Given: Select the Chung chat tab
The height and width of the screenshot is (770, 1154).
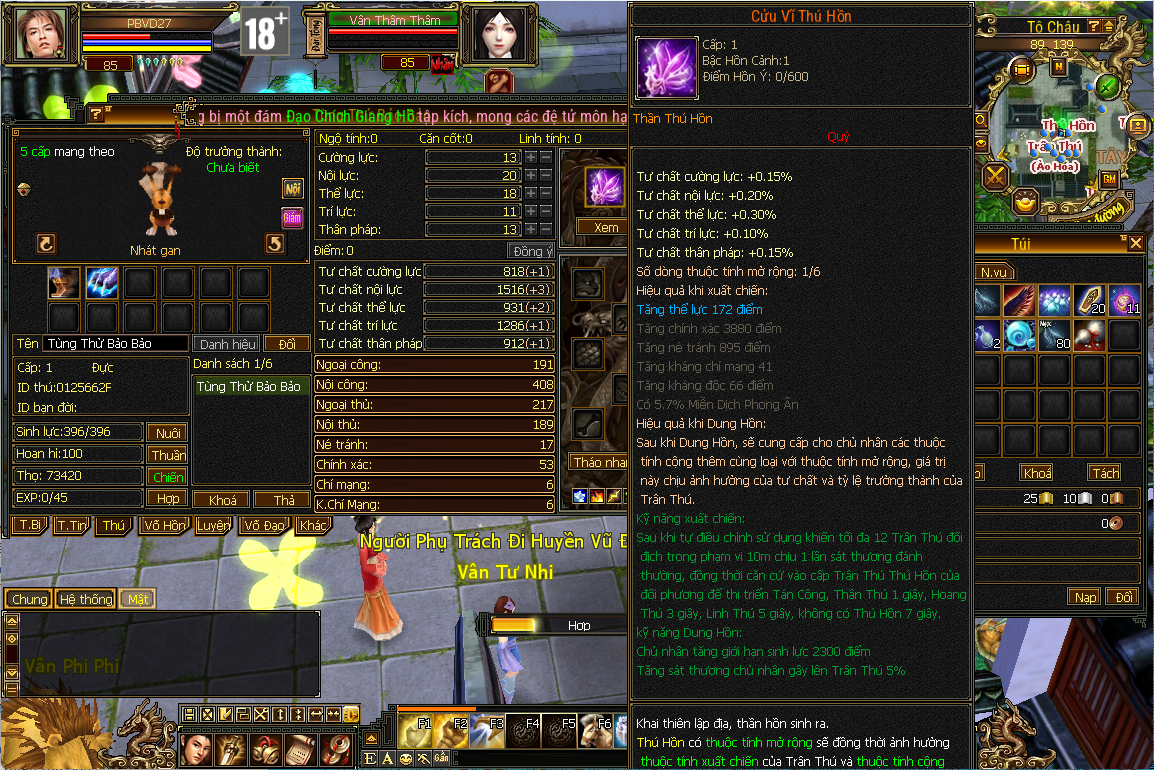Looking at the screenshot, I should click(x=29, y=599).
